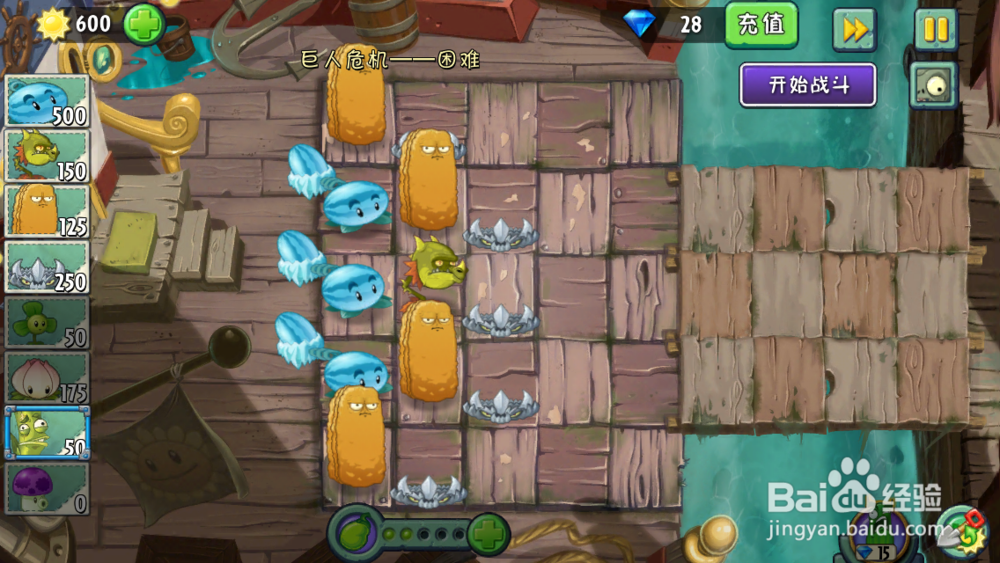The height and width of the screenshot is (563, 1000).
Task: Pick the highlighted Squash seed packet
Action: tap(47, 433)
